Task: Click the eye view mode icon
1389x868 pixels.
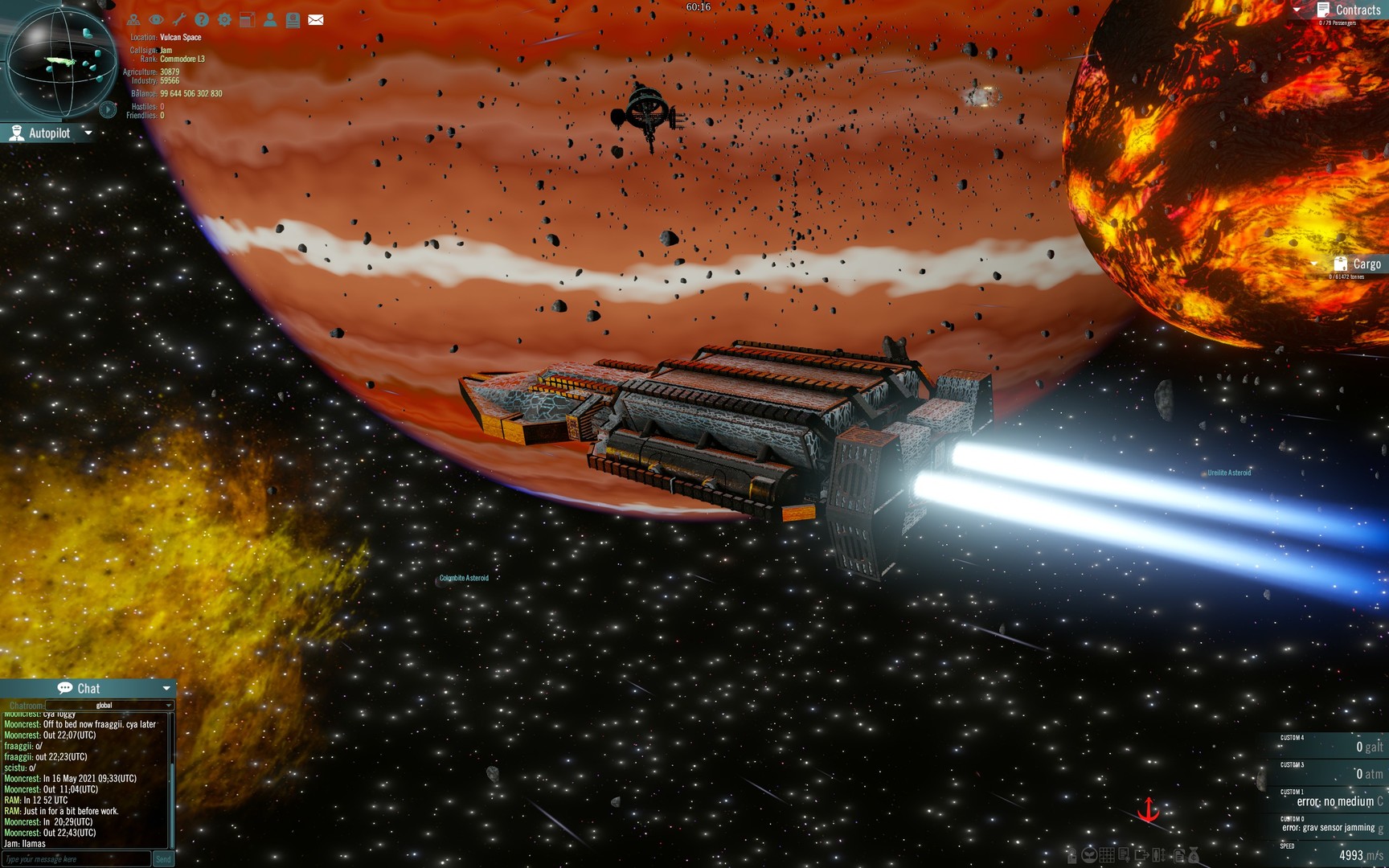Action: 155,19
